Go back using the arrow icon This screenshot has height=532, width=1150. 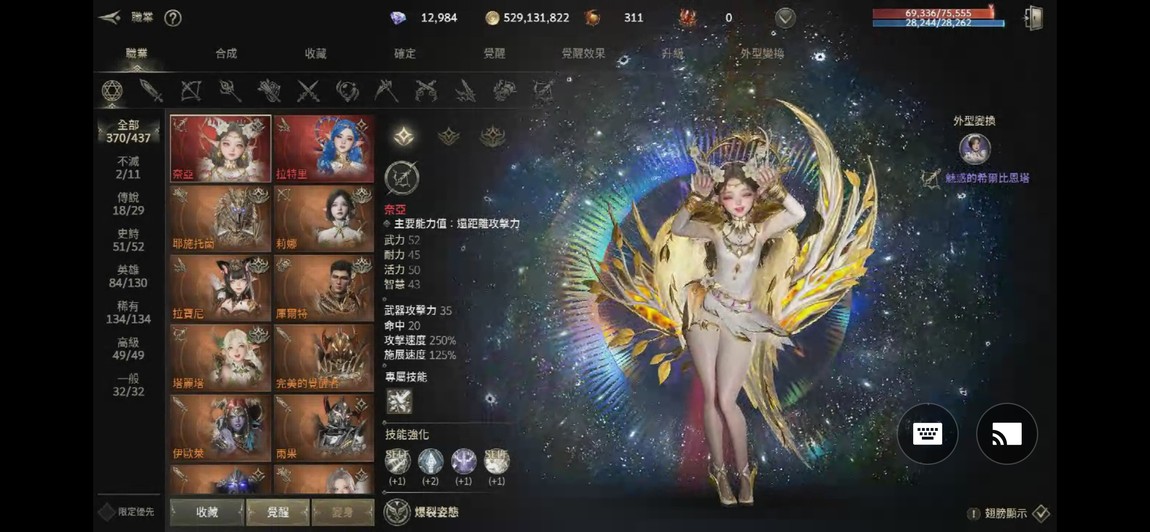click(109, 17)
